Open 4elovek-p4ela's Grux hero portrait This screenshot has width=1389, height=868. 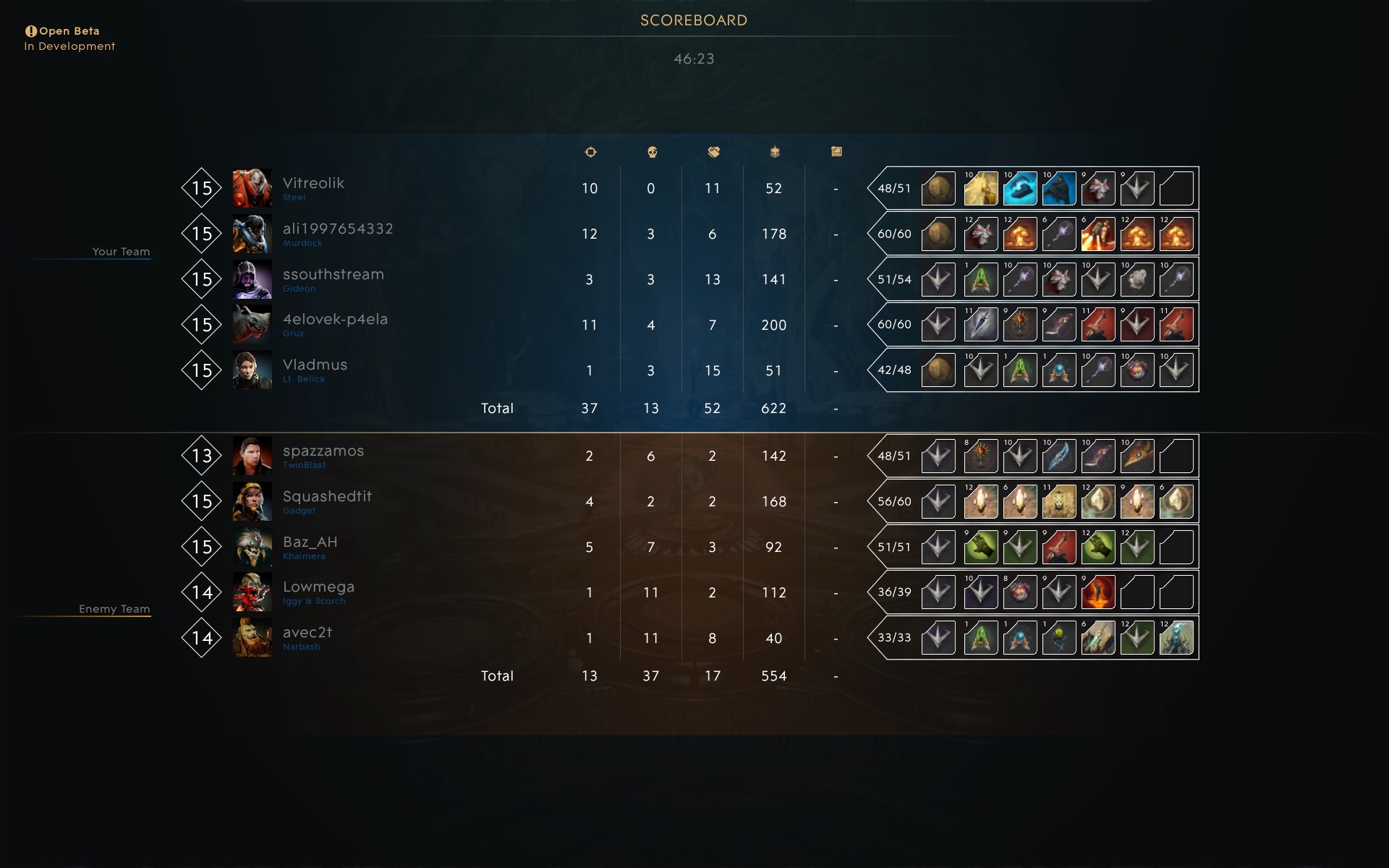click(x=252, y=325)
